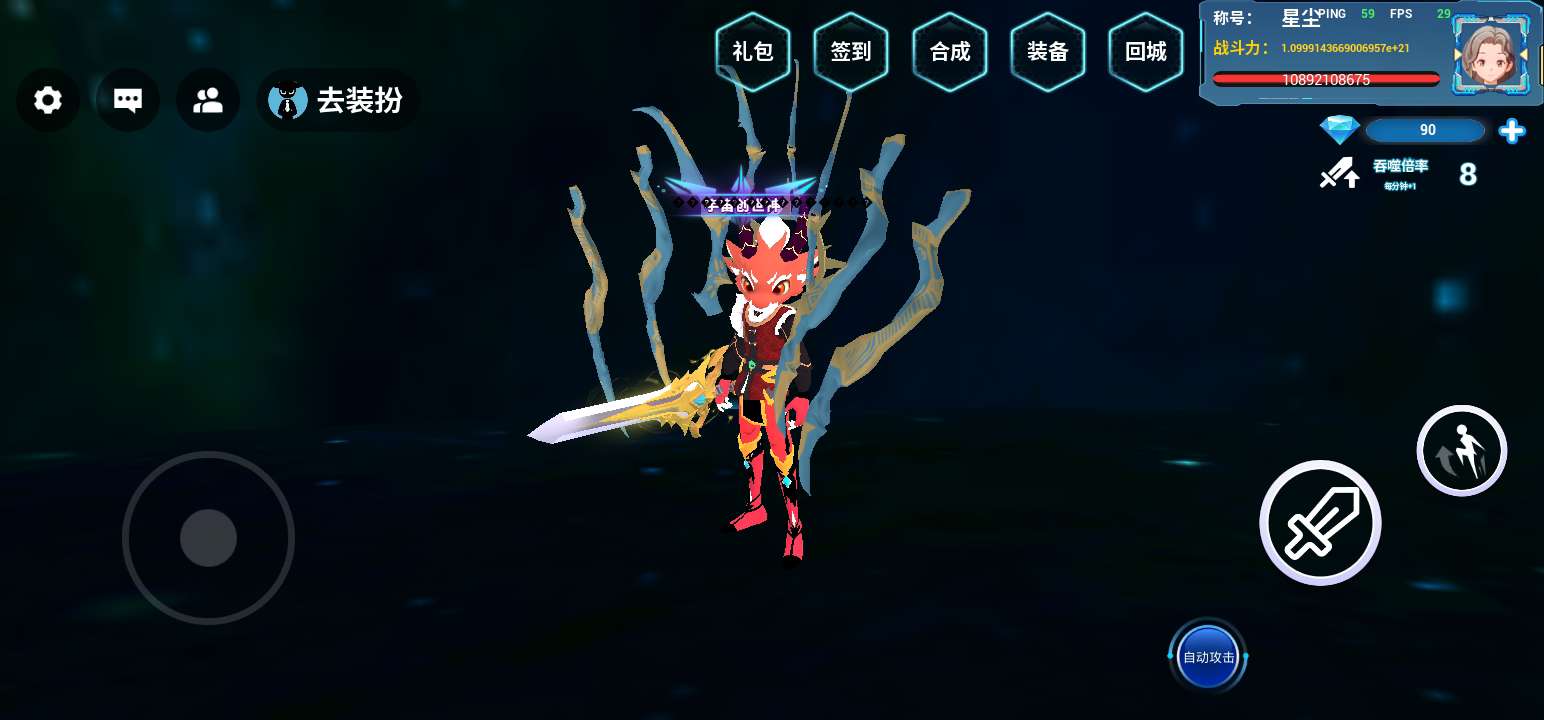Open the 签到 daily check-in
This screenshot has width=1544, height=720.
tap(851, 52)
